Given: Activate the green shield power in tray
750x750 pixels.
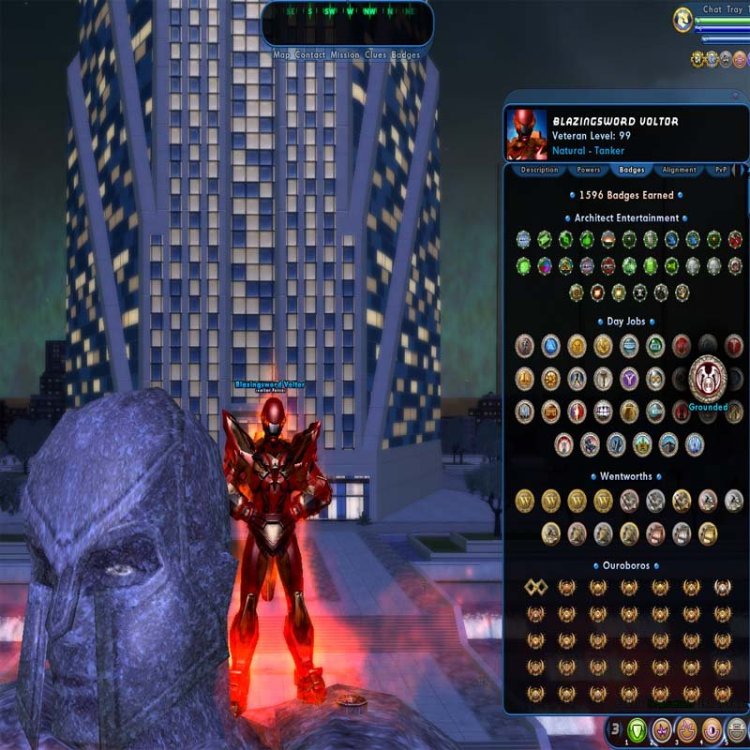Looking at the screenshot, I should (637, 730).
